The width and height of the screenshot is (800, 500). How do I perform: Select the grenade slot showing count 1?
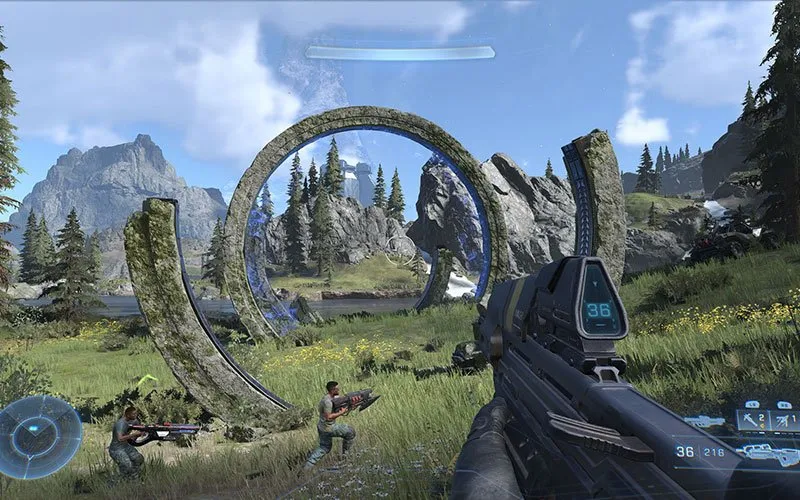785,419
